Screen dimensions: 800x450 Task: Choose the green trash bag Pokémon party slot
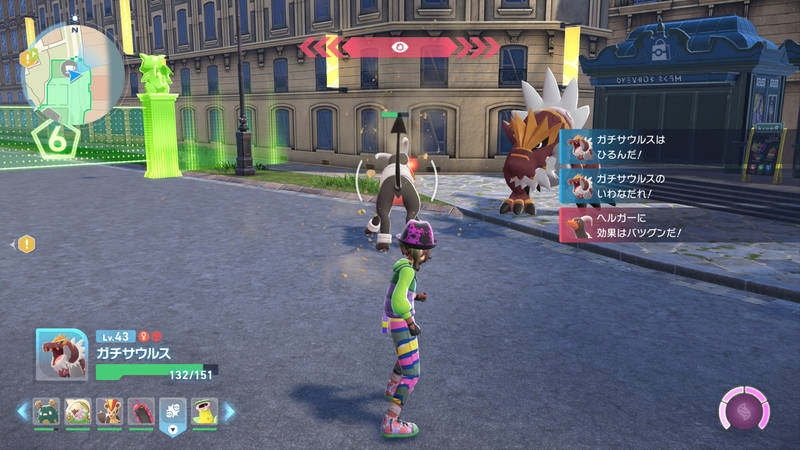(x=47, y=412)
